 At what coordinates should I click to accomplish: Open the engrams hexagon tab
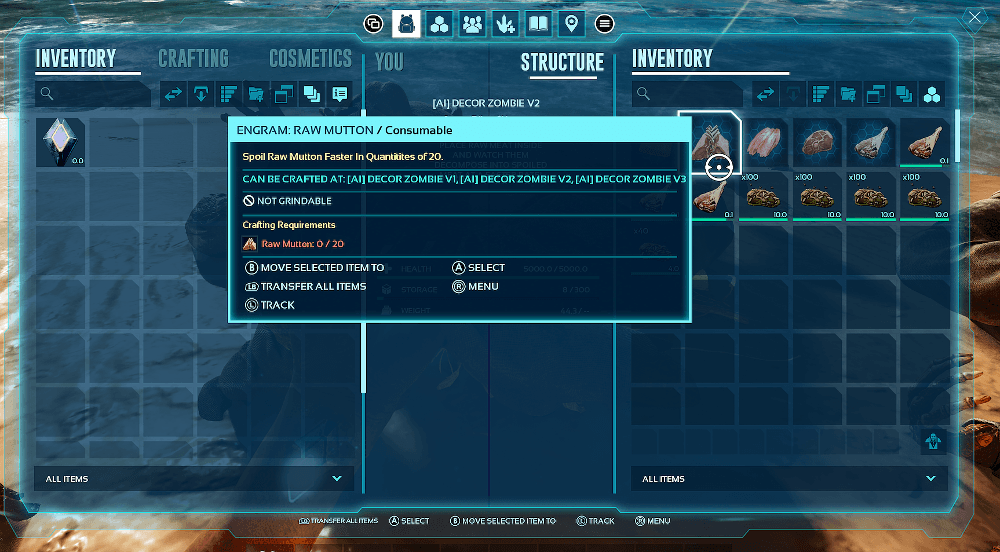point(439,23)
